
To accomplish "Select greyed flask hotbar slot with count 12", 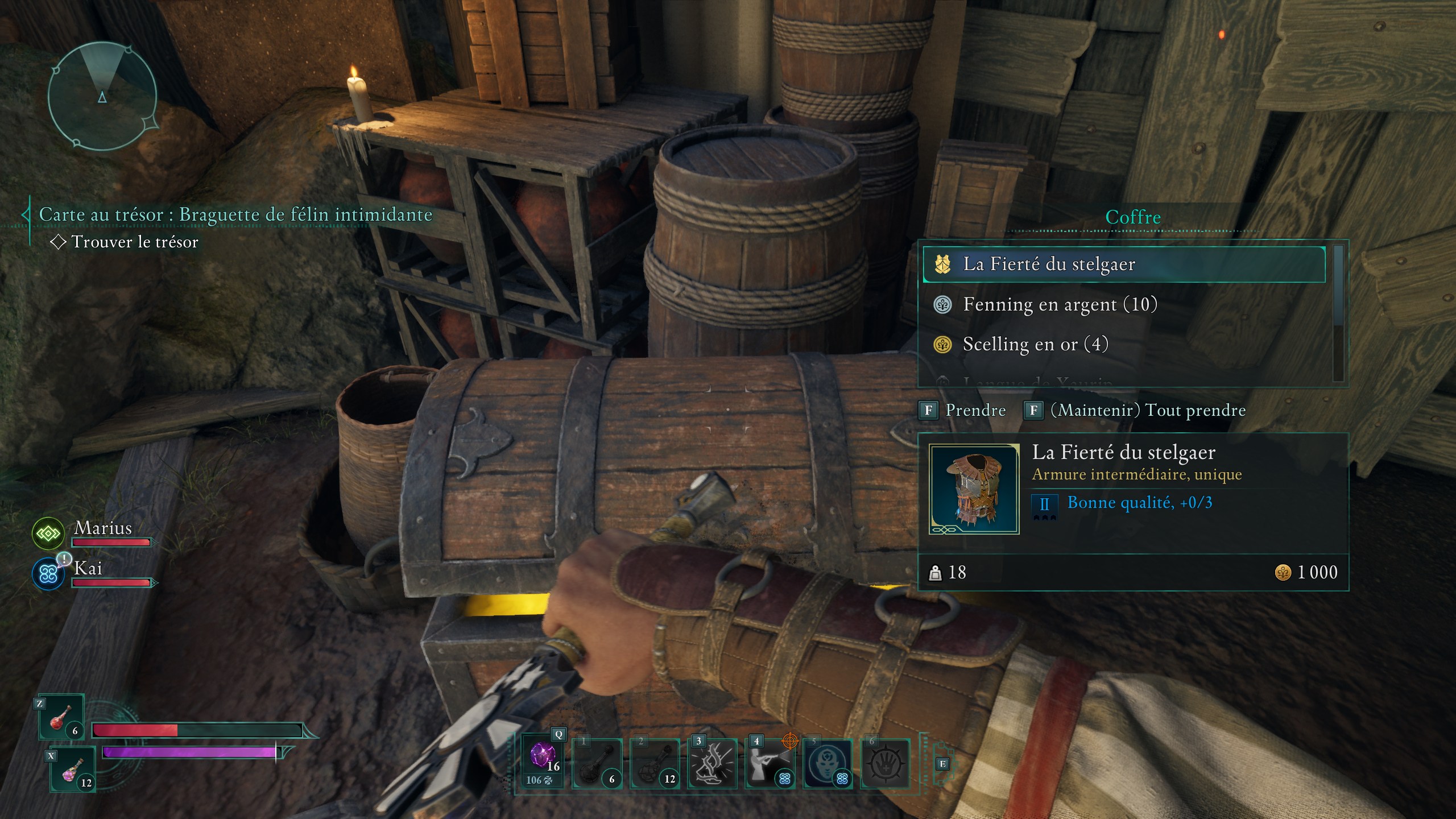I will [x=655, y=764].
